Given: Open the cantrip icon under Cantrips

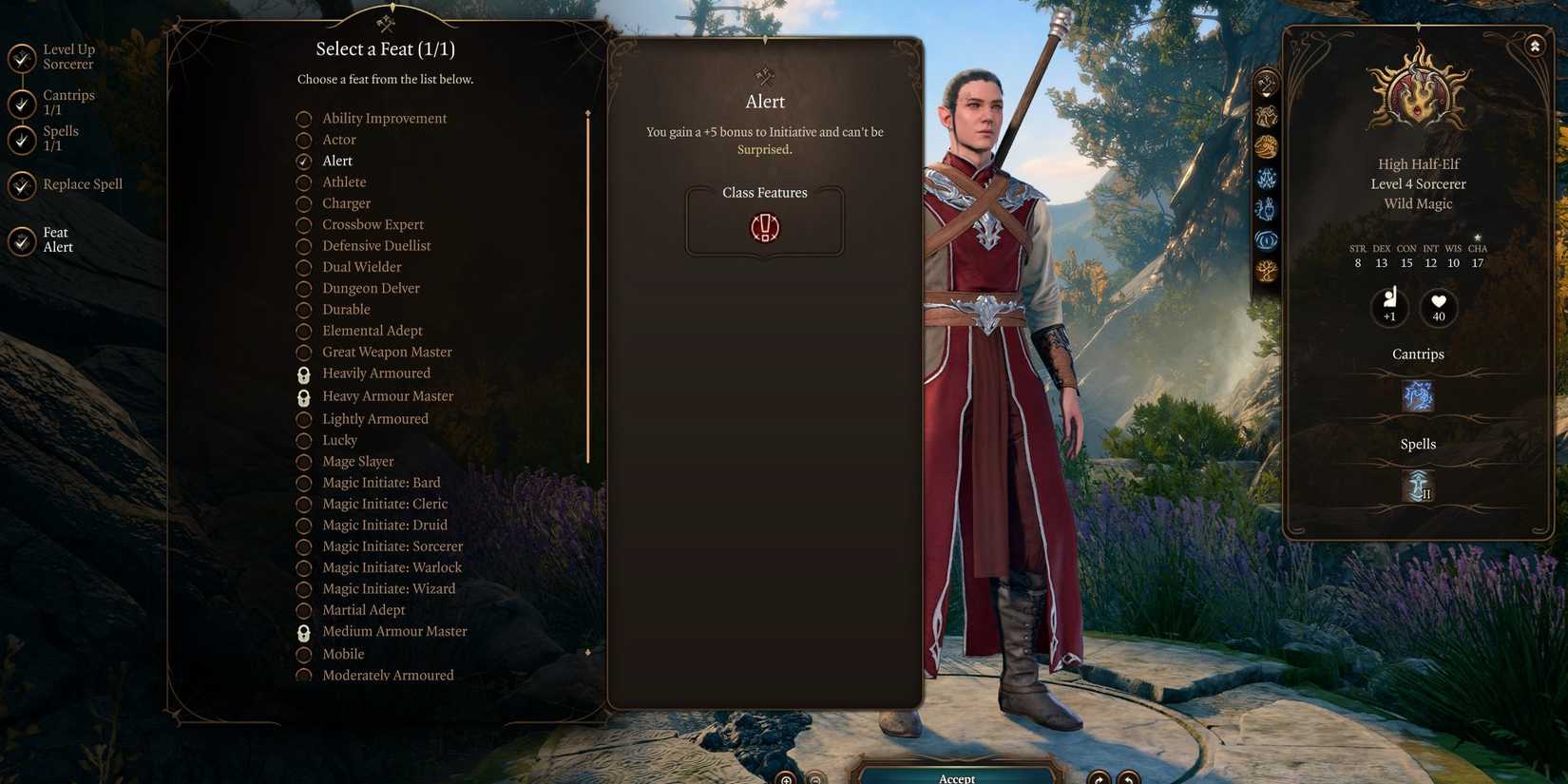Looking at the screenshot, I should (x=1418, y=397).
